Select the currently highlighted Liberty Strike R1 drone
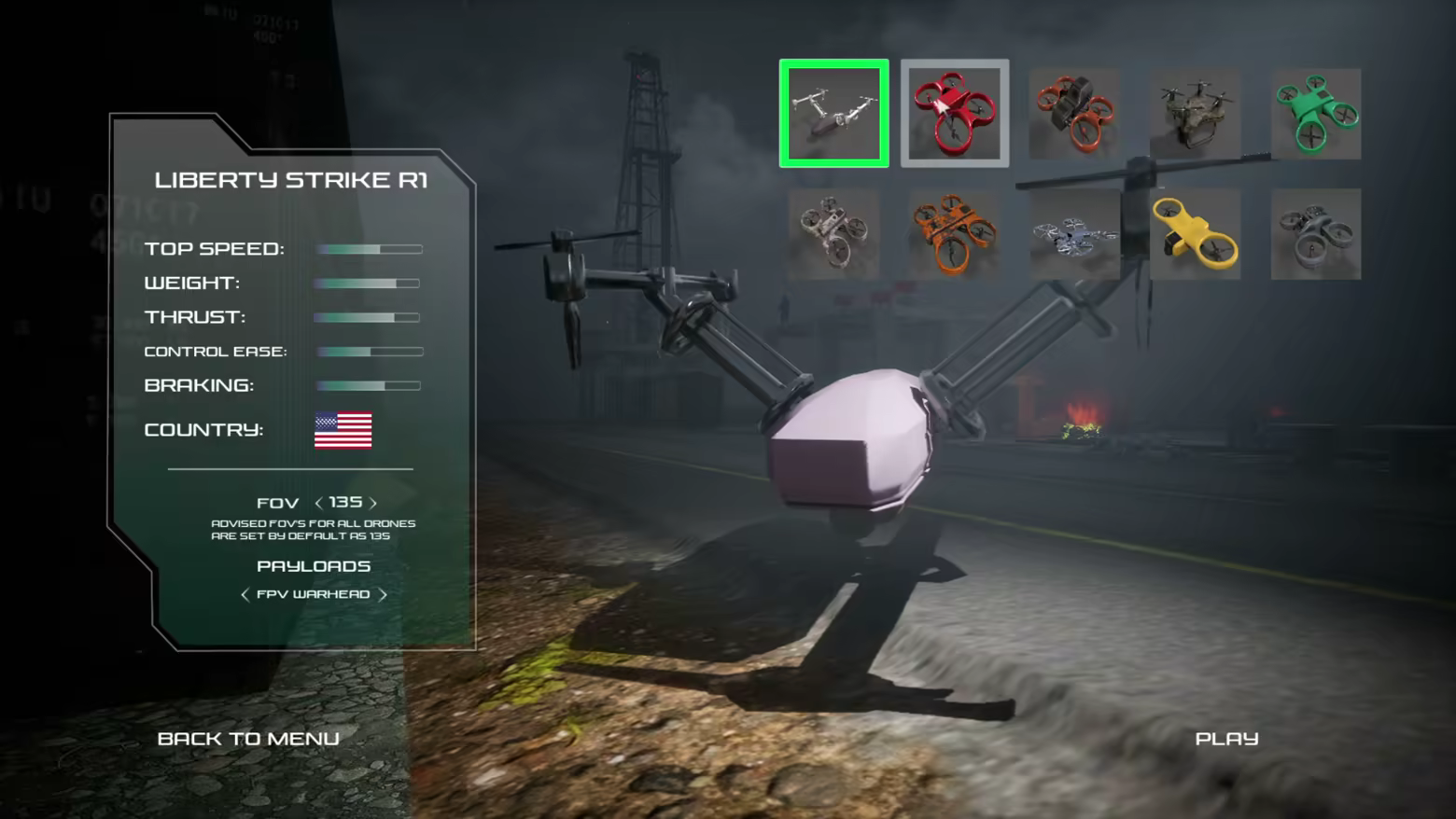1456x819 pixels. pos(833,113)
